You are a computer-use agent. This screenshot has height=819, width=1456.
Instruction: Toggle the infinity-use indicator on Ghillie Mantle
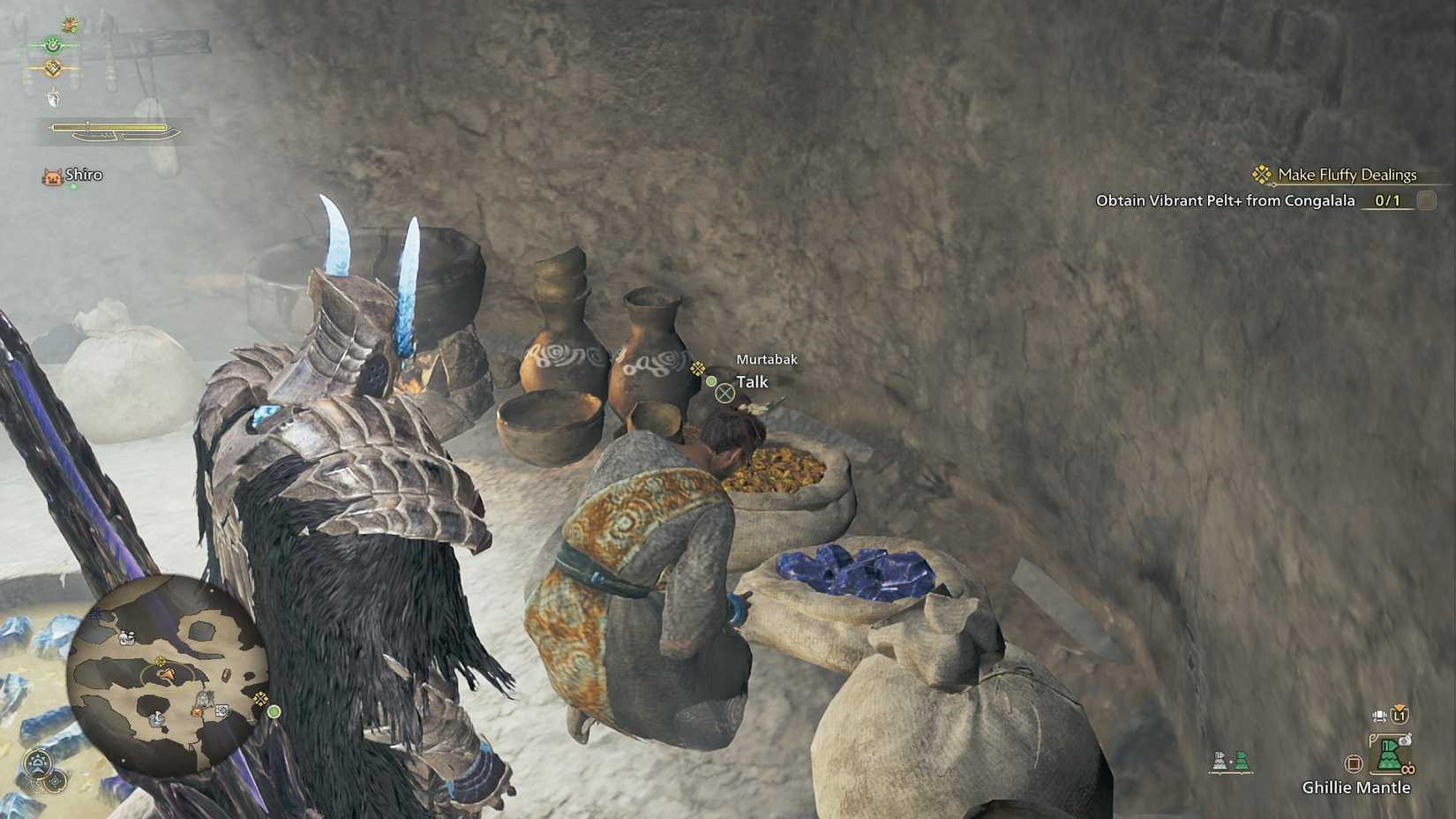(1407, 767)
